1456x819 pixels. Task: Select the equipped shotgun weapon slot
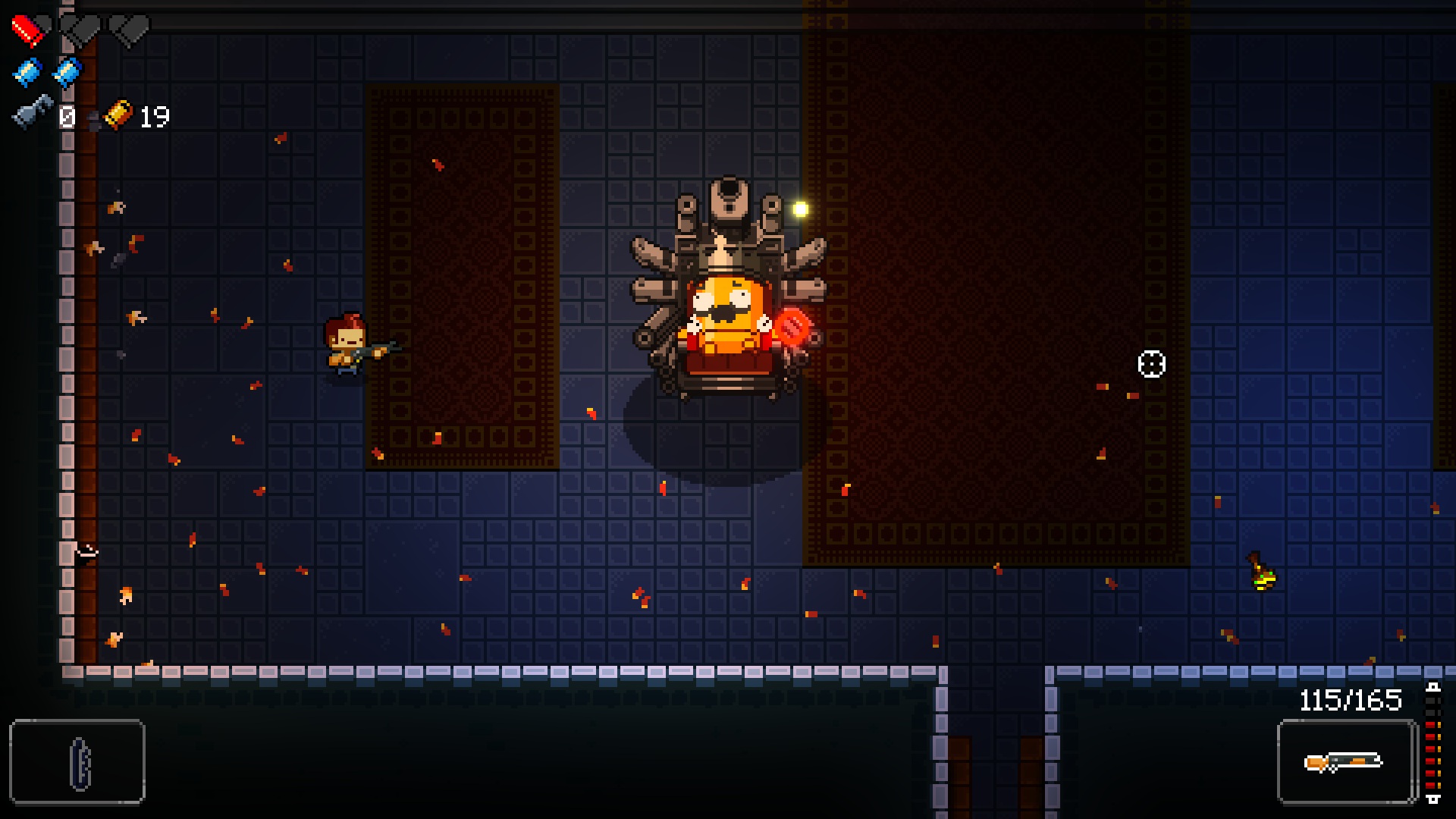tap(1346, 761)
